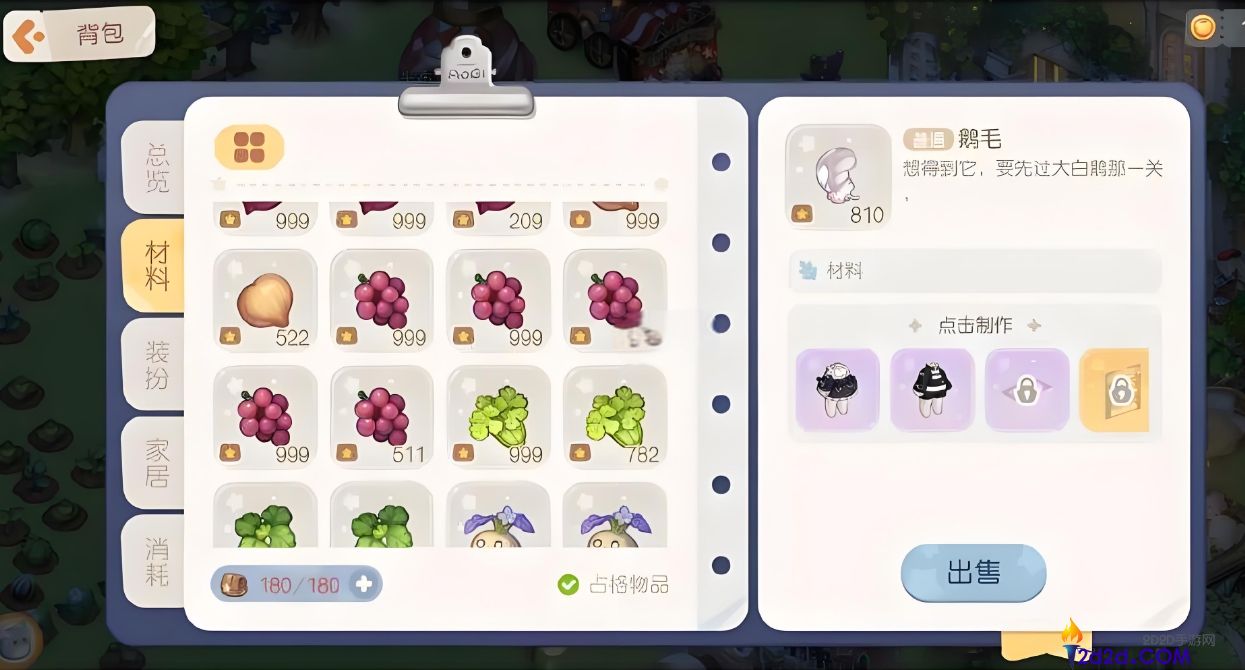Open the gold coin icon in the corner

pyautogui.click(x=1203, y=27)
